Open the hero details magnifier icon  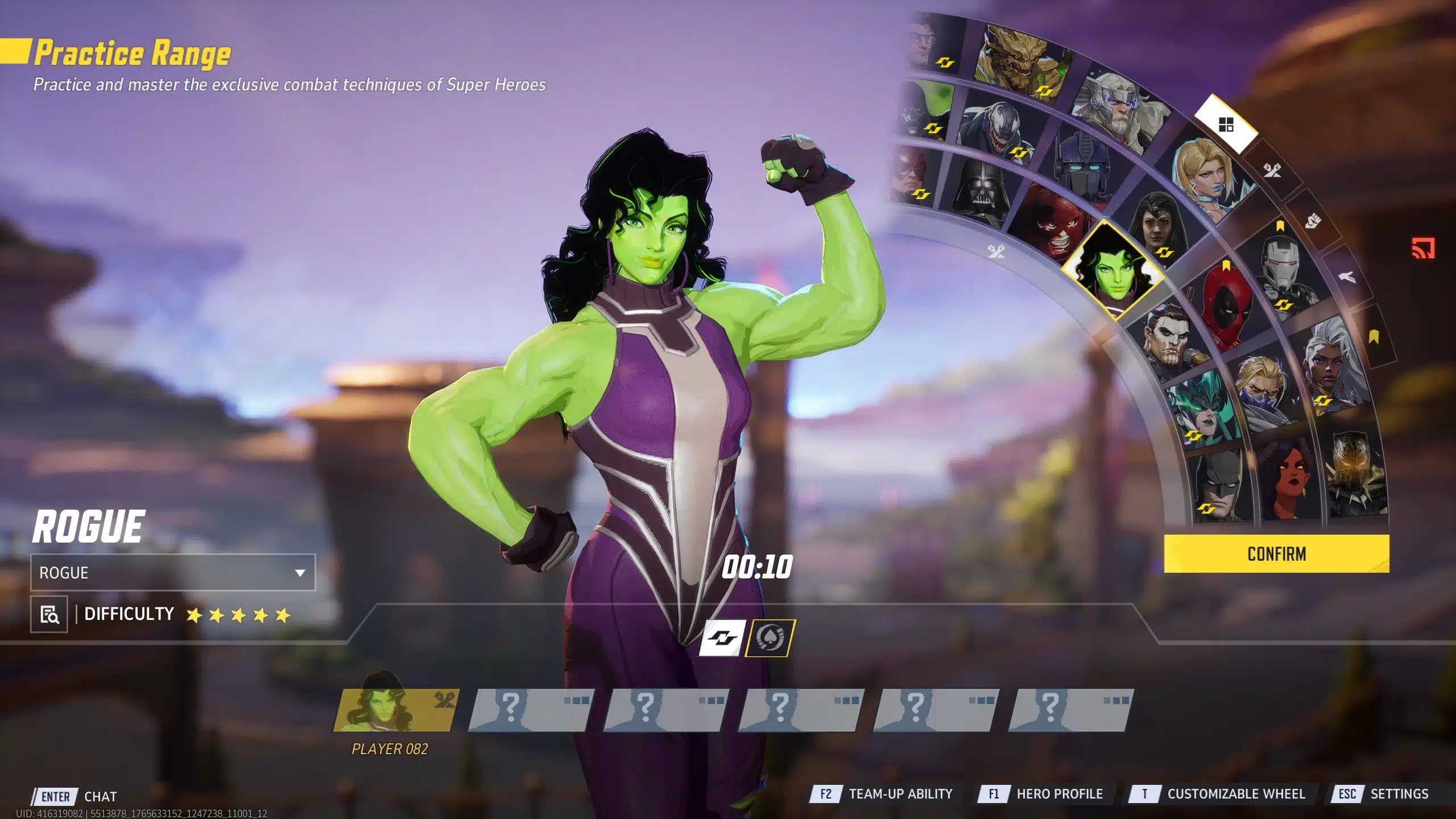click(x=49, y=614)
